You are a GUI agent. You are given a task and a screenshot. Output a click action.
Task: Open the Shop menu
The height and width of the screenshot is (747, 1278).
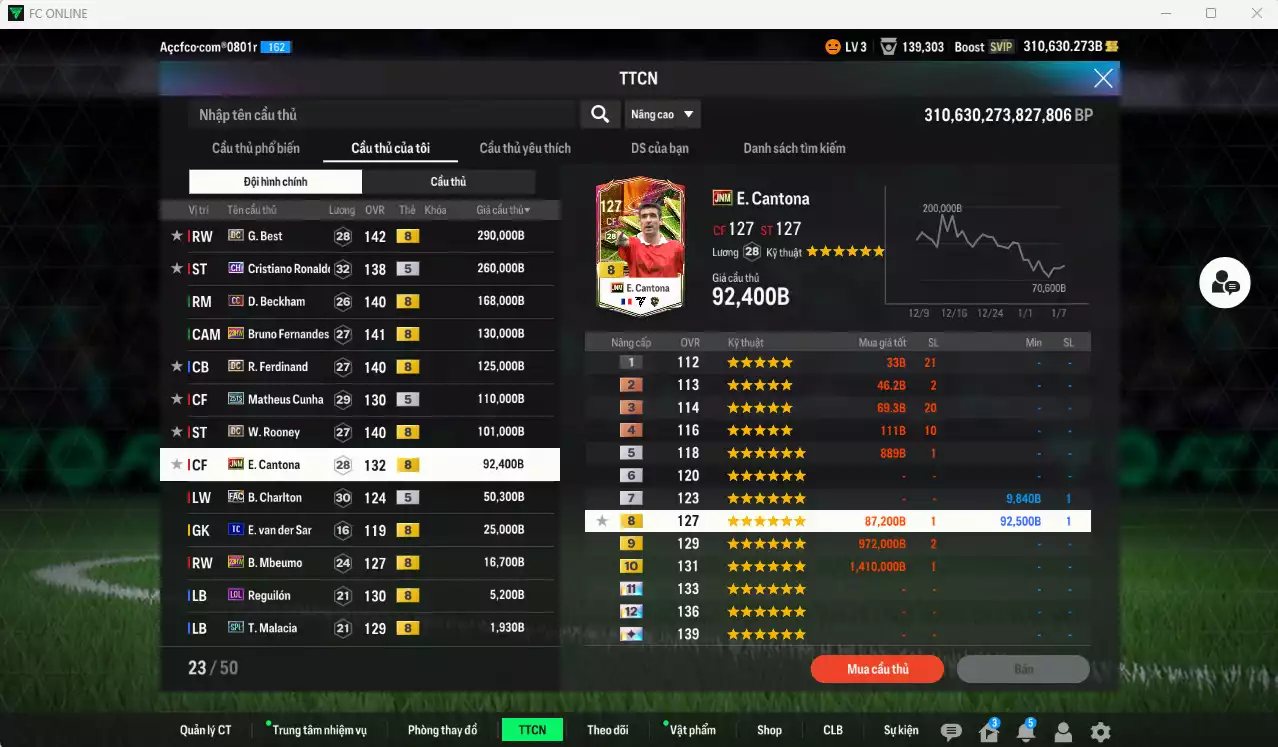tap(769, 730)
